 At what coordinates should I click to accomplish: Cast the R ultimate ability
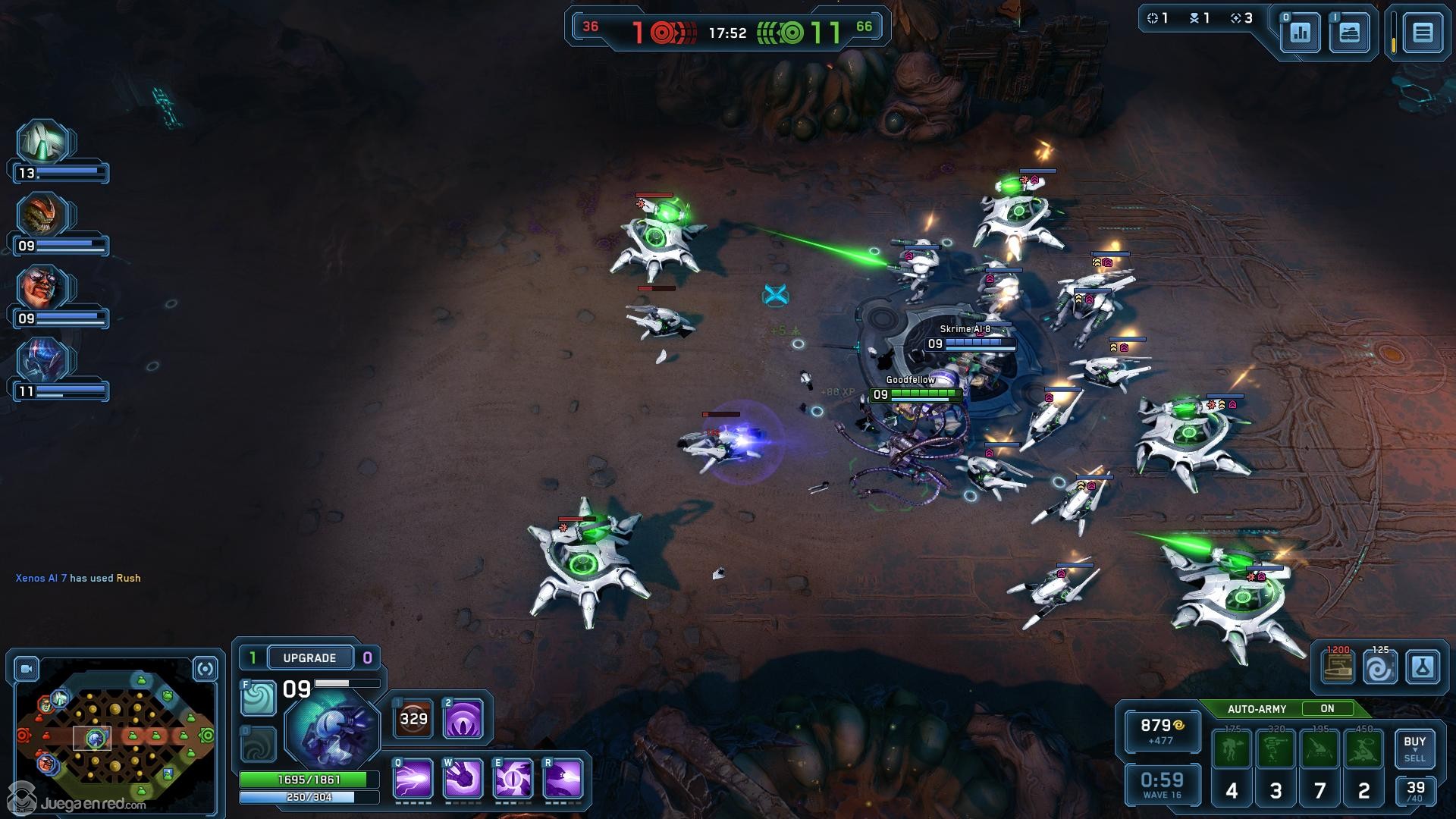coord(563,779)
